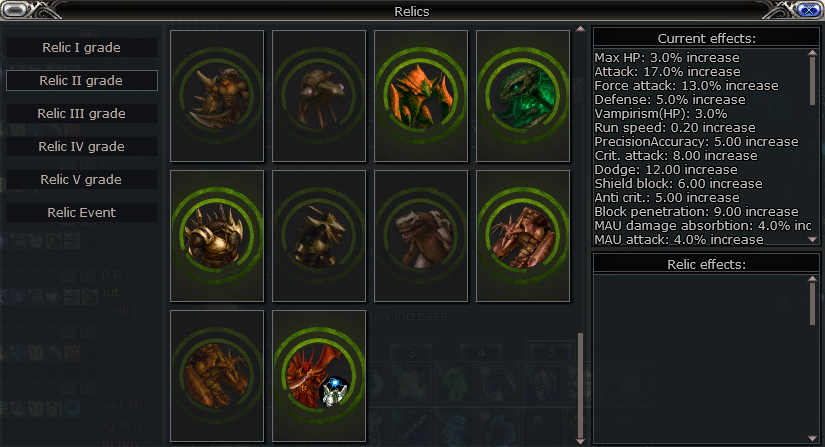Show the Relic IV grade list

click(82, 147)
